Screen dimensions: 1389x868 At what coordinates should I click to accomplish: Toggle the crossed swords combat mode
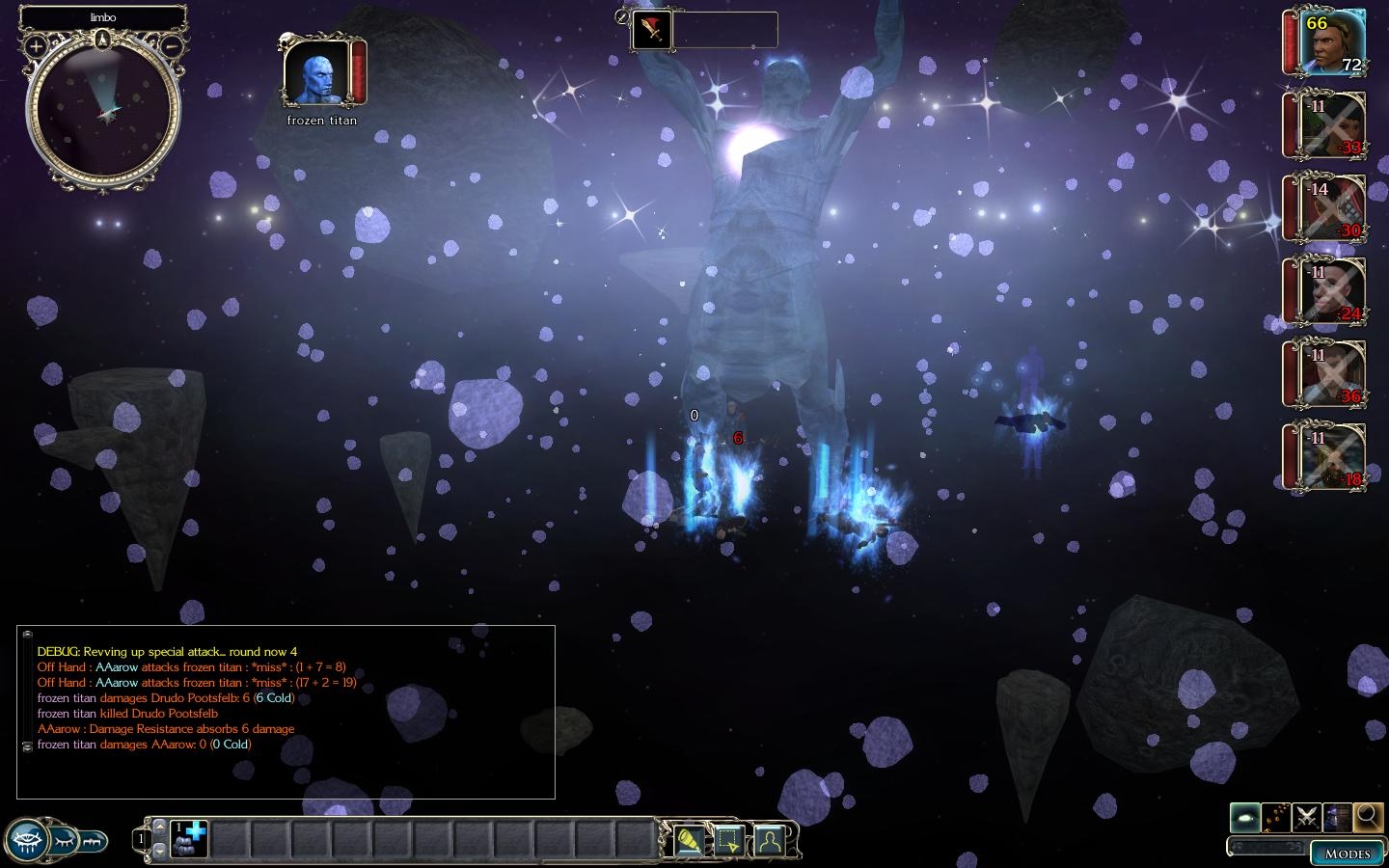pyautogui.click(x=1307, y=818)
